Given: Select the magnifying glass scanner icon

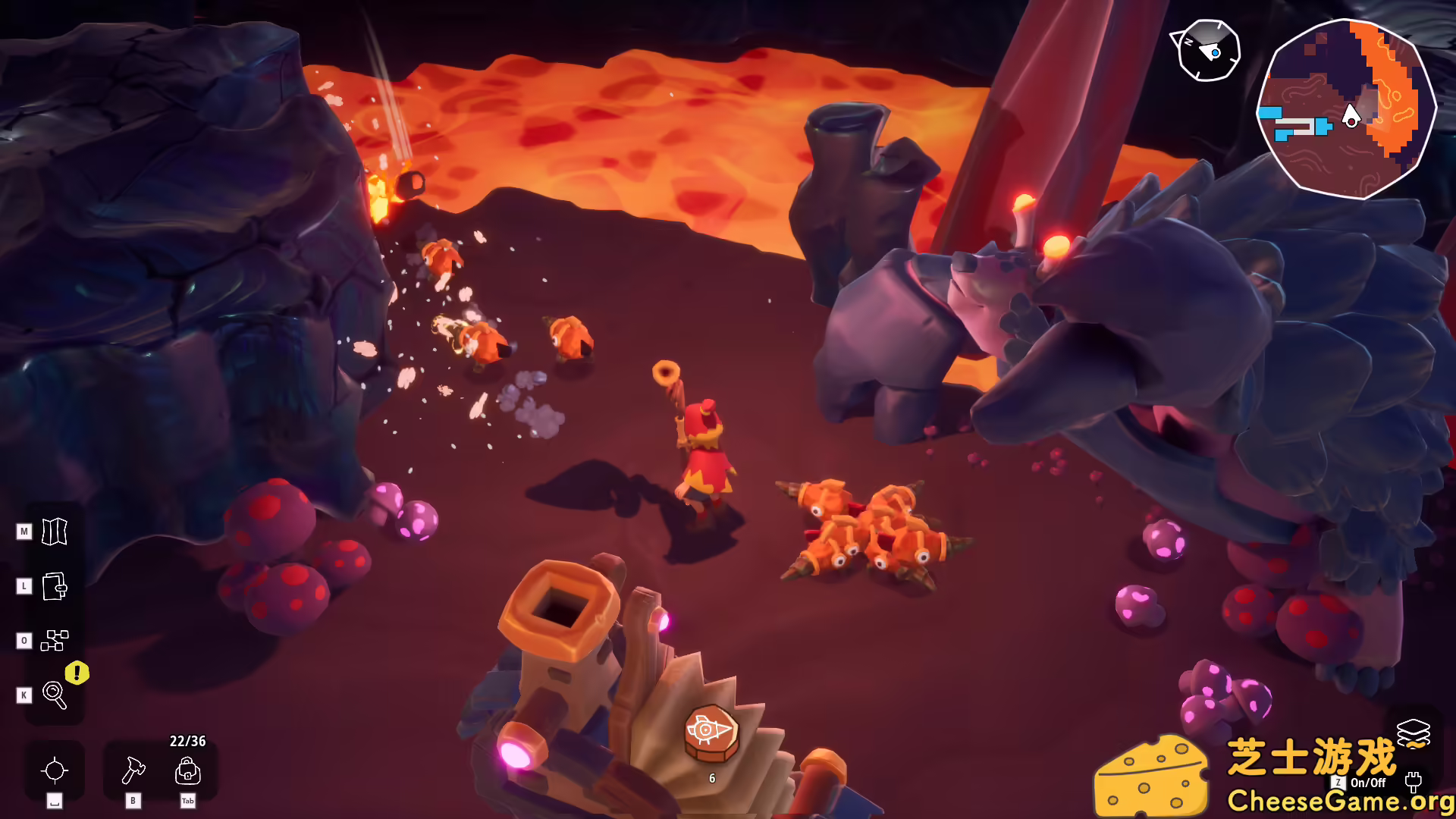Looking at the screenshot, I should click(53, 695).
